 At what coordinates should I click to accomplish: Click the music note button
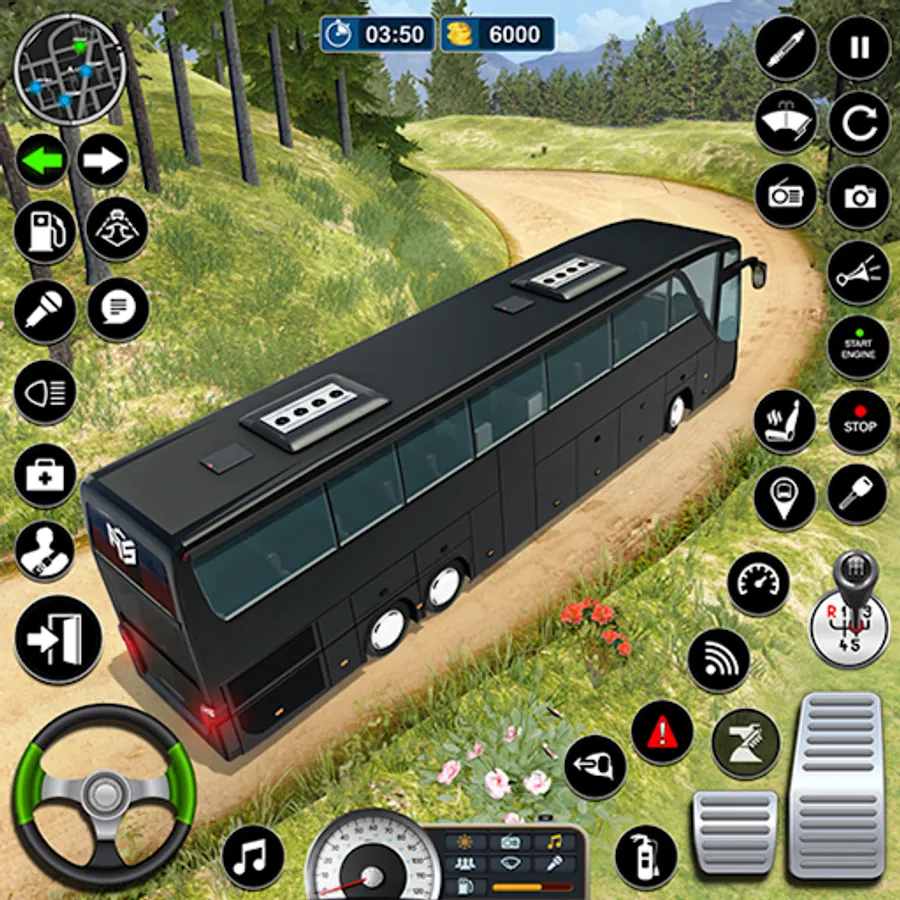[x=253, y=857]
